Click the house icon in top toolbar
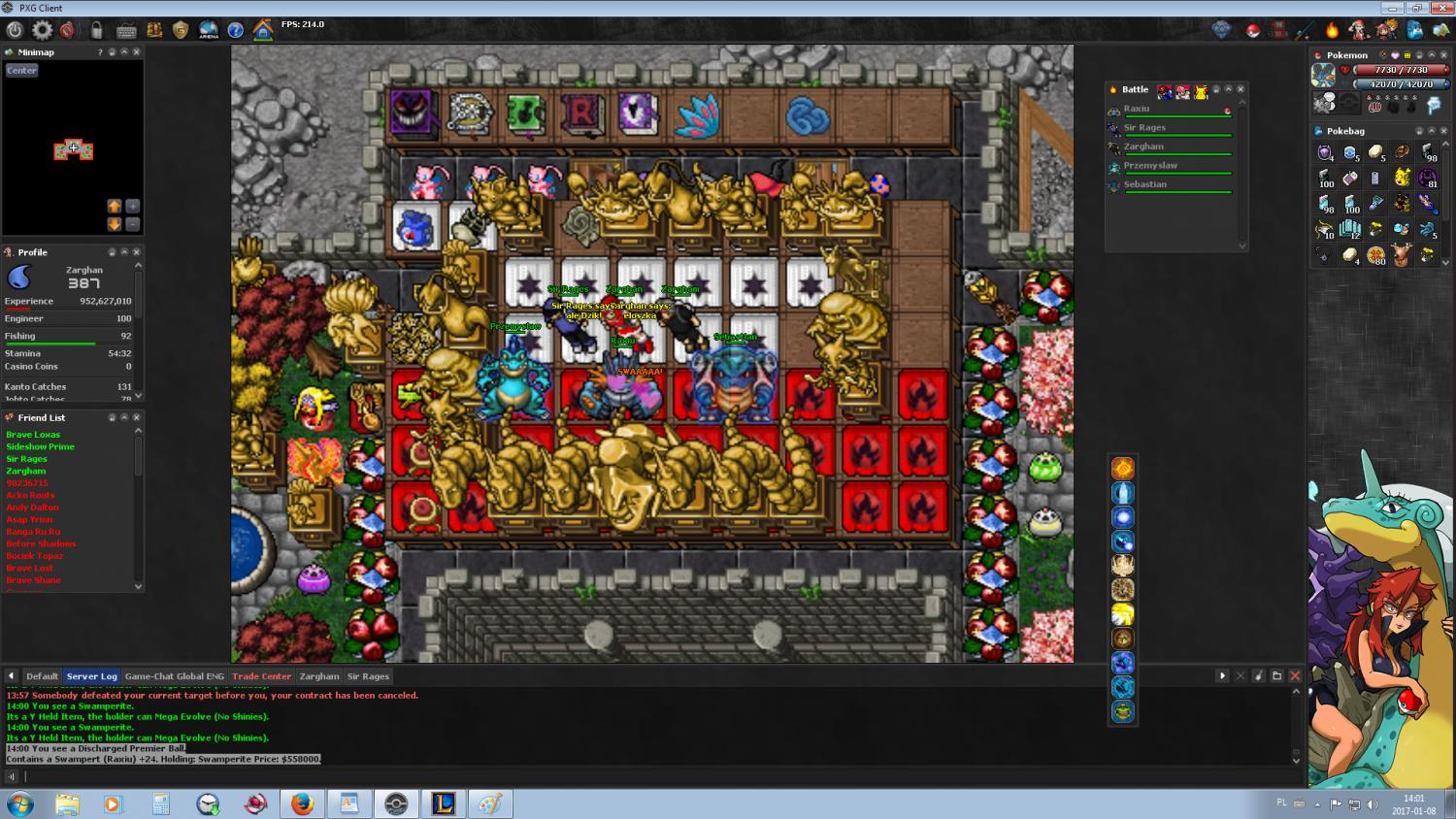 click(x=262, y=30)
